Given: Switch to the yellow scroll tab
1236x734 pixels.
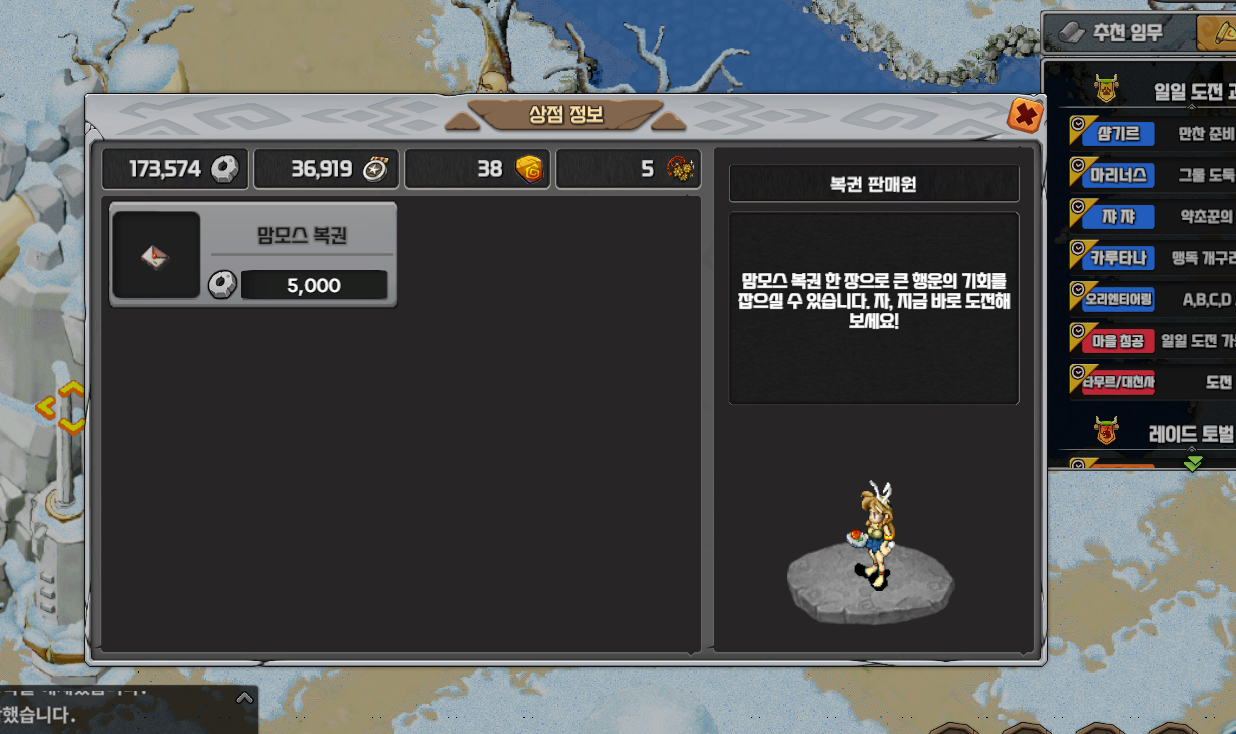Looking at the screenshot, I should [1220, 32].
